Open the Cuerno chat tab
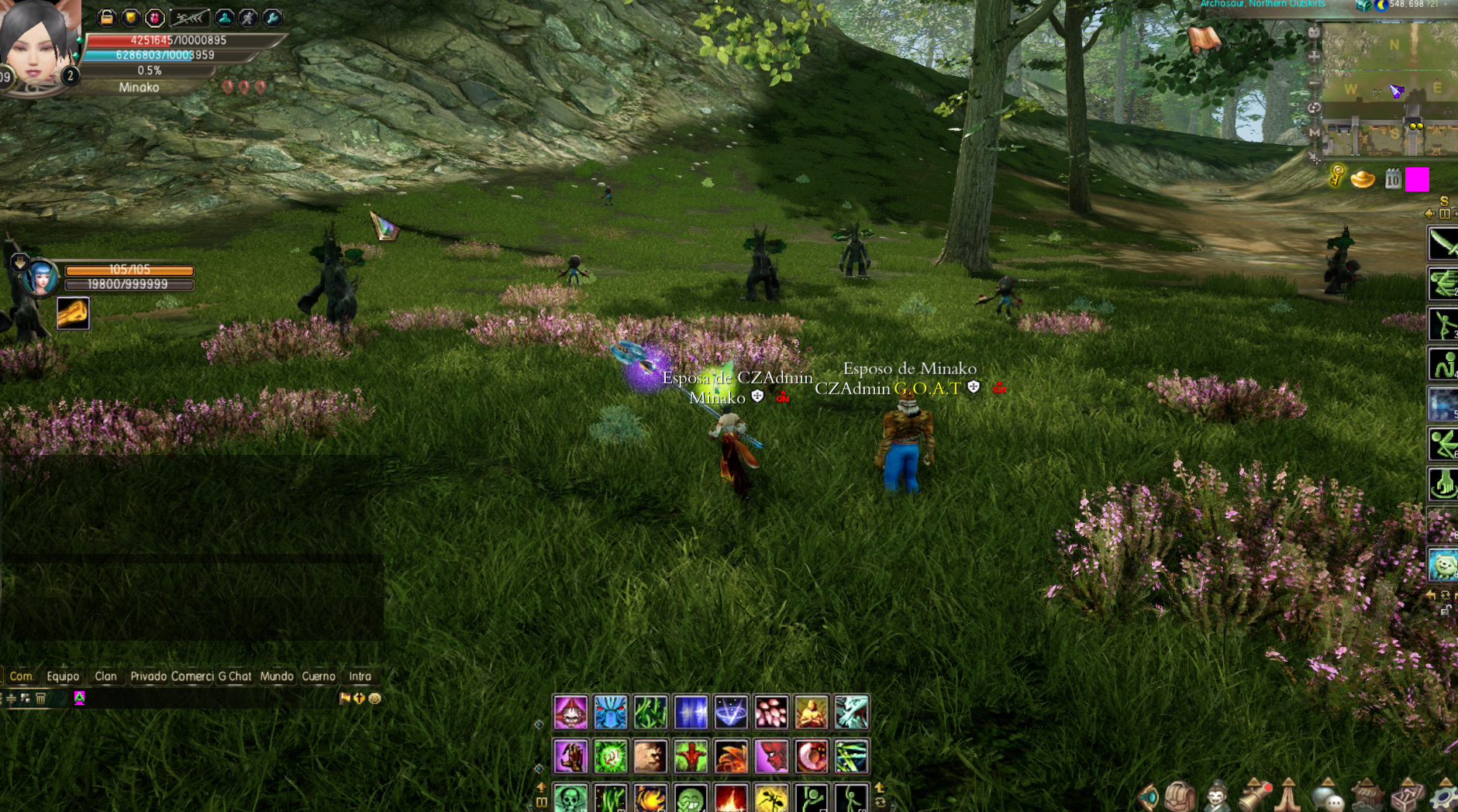The image size is (1458, 812). point(319,676)
